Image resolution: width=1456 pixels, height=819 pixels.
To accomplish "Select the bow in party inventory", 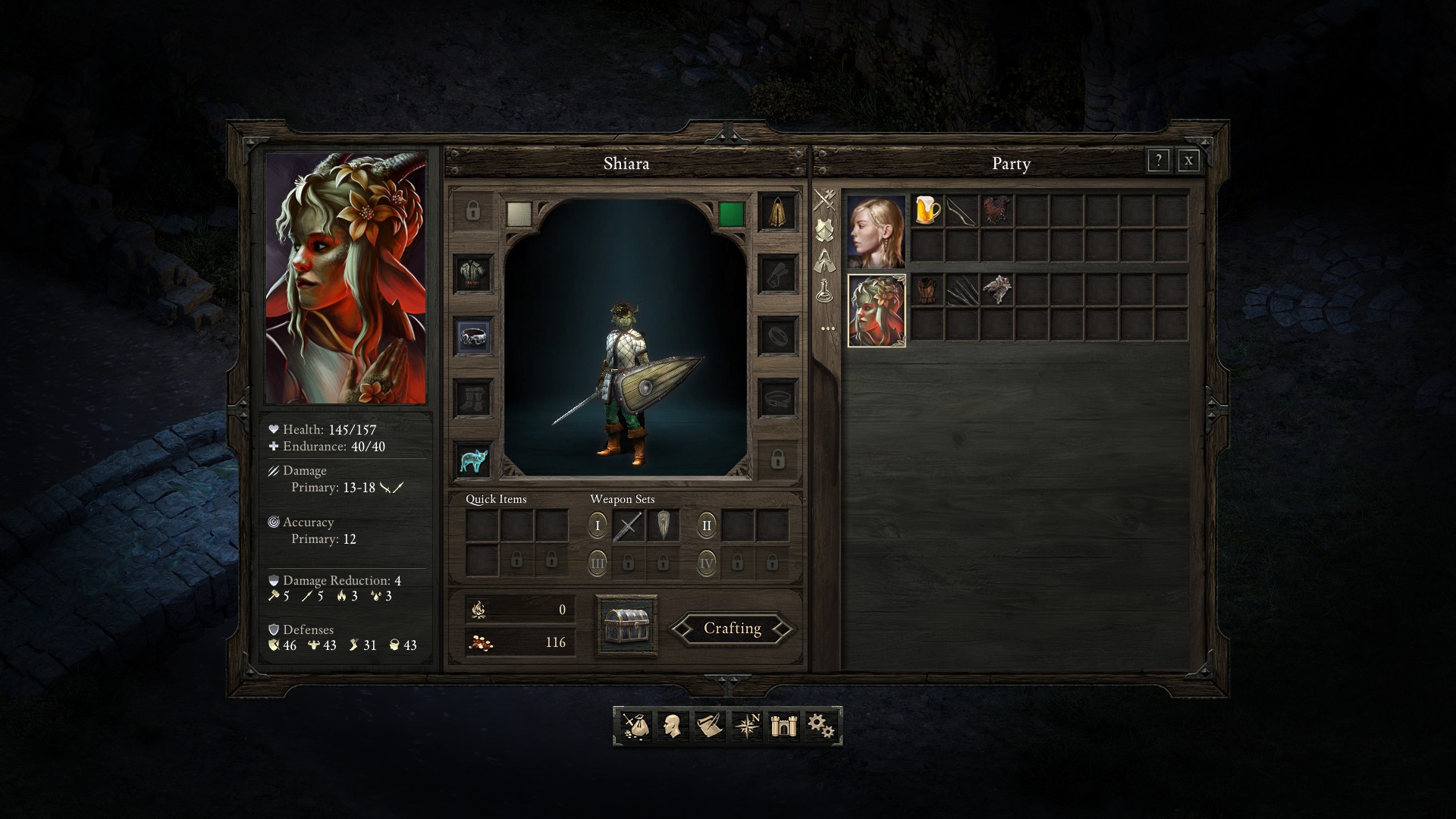I will coord(962,210).
